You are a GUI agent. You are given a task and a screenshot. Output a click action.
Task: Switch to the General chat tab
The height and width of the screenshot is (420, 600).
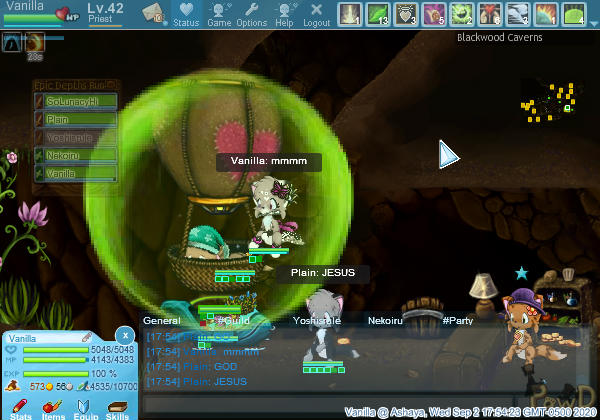pyautogui.click(x=161, y=321)
